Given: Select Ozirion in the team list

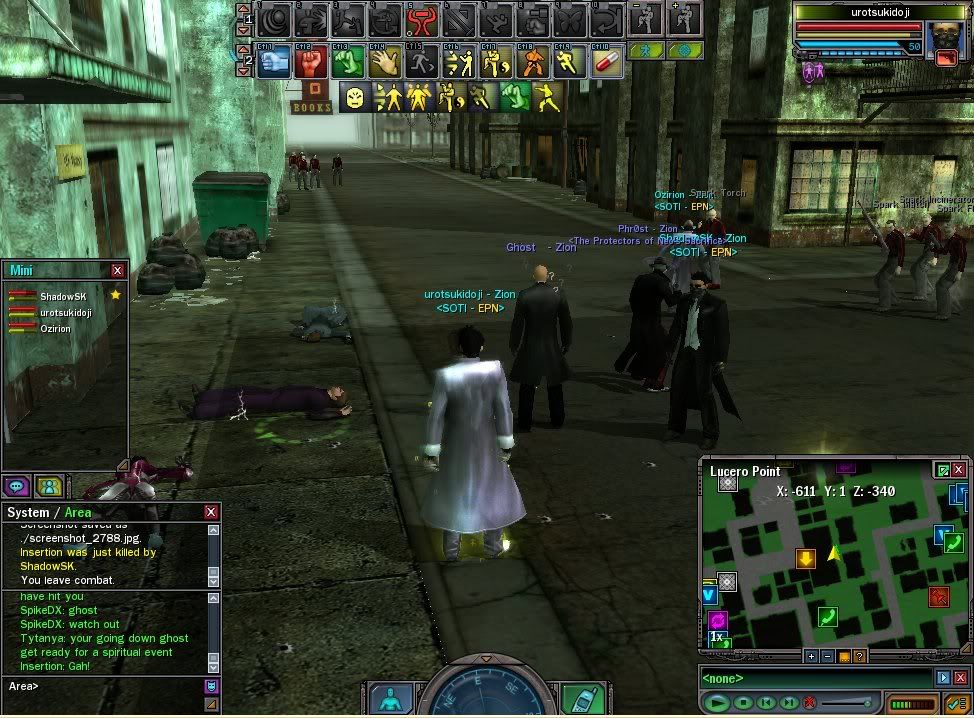Looking at the screenshot, I should (55, 328).
